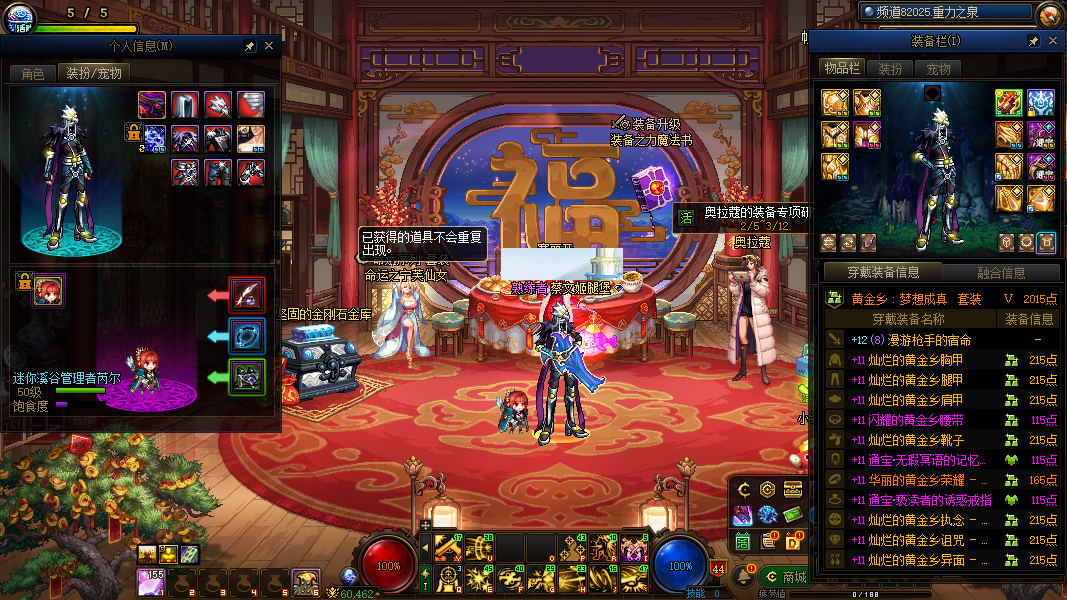
Task: Click the pet portrait slot with red-haired girl
Action: [x=46, y=291]
